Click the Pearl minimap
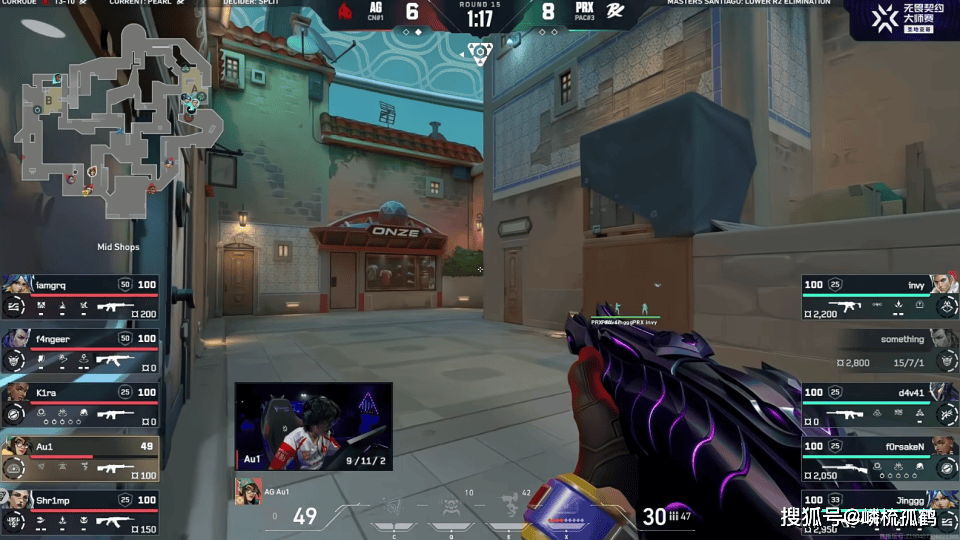 point(120,120)
